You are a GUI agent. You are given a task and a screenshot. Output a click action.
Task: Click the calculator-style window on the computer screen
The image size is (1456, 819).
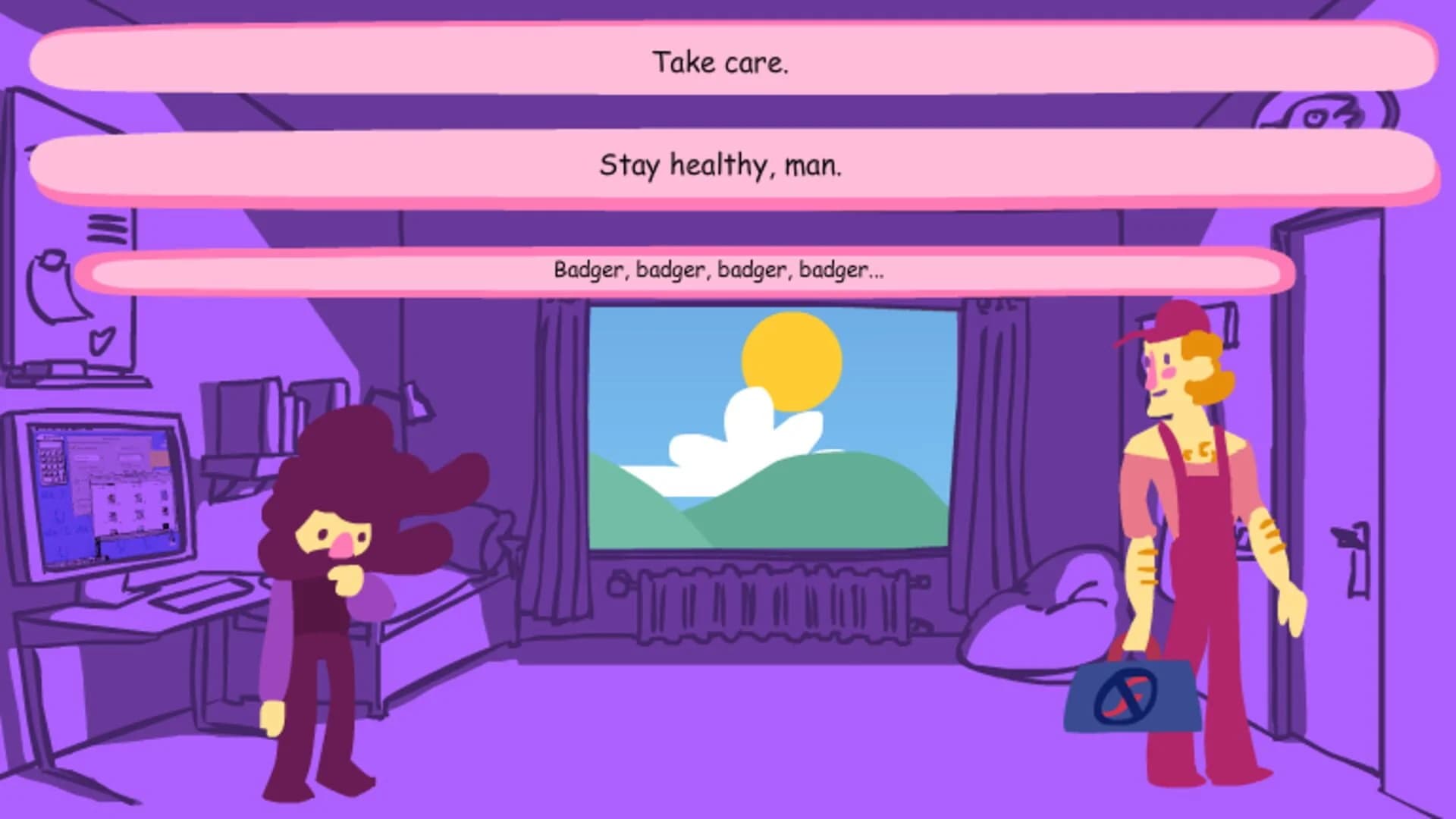pos(51,459)
